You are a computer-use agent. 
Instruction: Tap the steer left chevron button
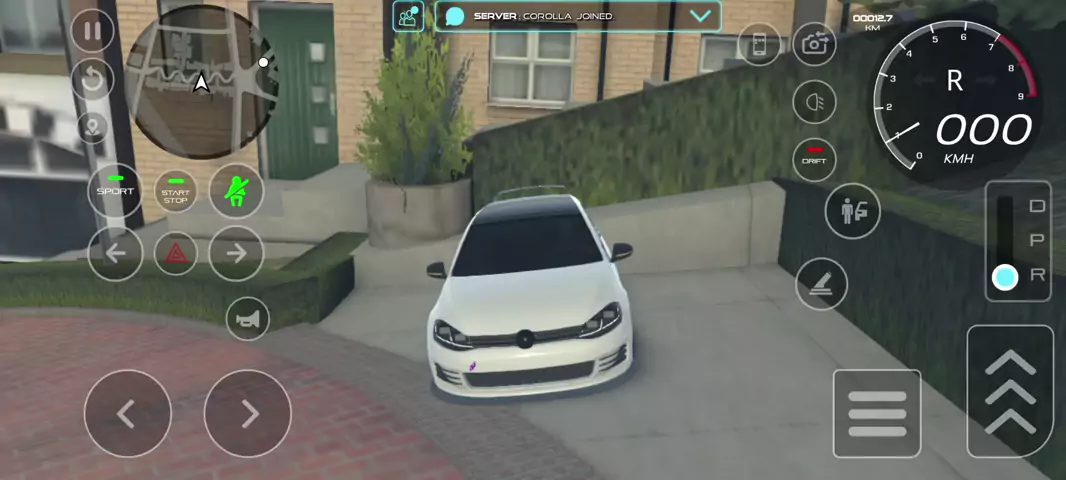(x=127, y=413)
